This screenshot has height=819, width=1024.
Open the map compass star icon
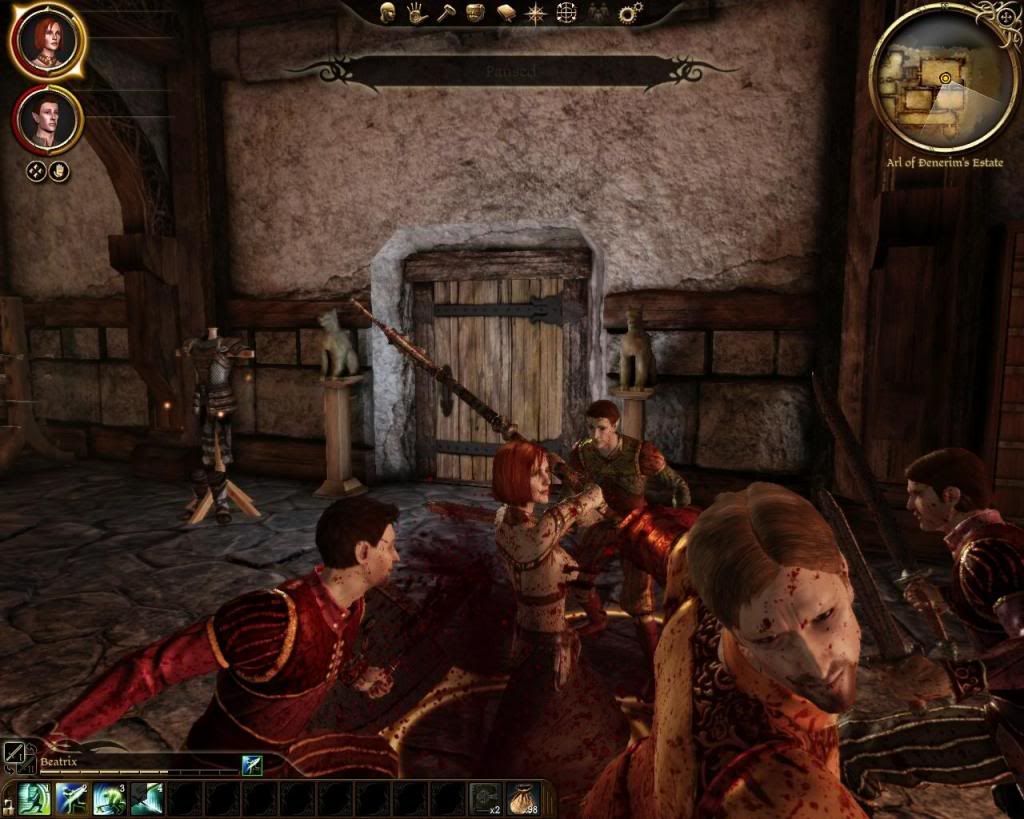(x=536, y=13)
